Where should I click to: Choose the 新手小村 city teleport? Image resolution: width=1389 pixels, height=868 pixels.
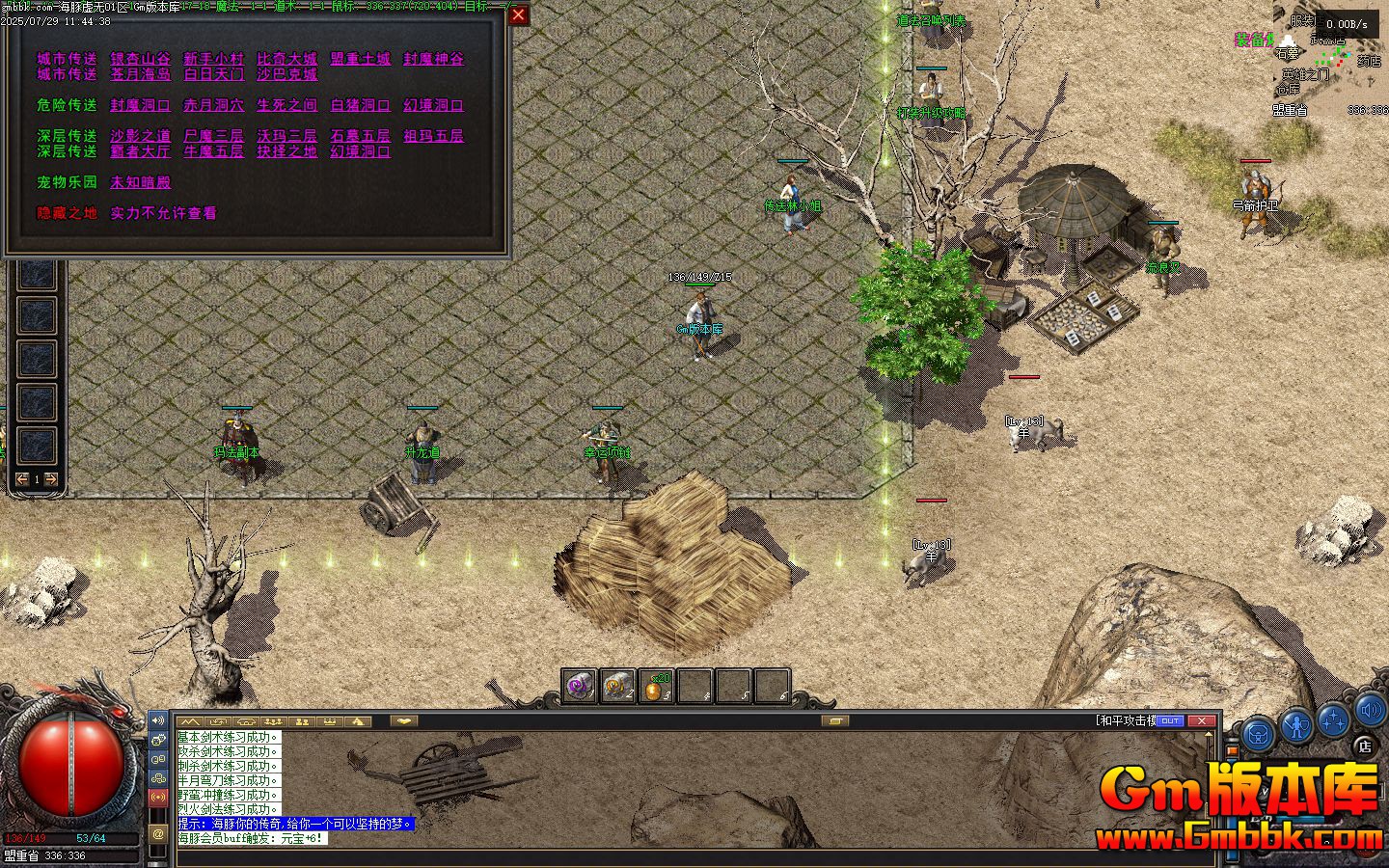tap(213, 59)
